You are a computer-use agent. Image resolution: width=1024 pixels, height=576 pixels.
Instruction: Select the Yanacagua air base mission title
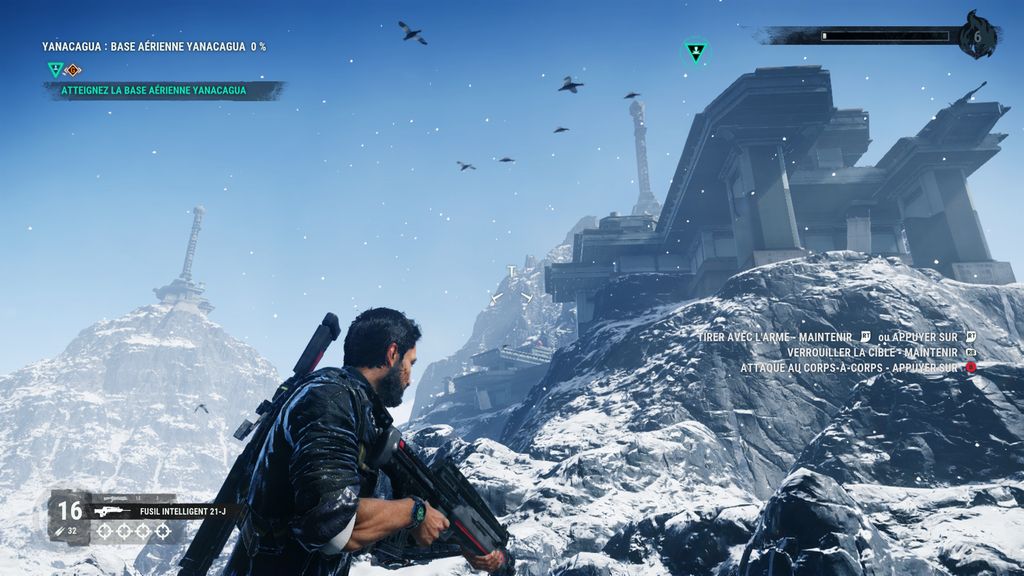(x=154, y=46)
